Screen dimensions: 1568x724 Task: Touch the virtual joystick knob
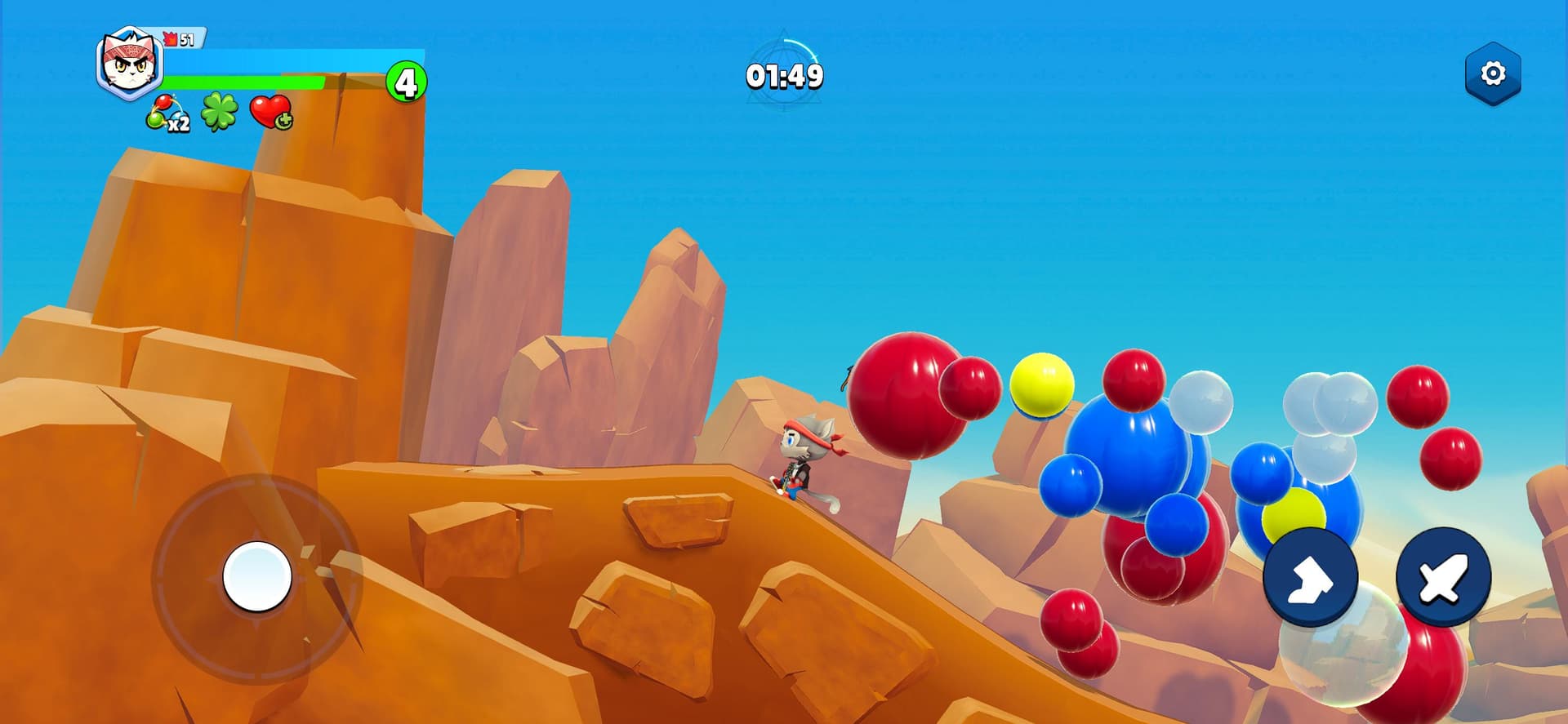[x=257, y=576]
